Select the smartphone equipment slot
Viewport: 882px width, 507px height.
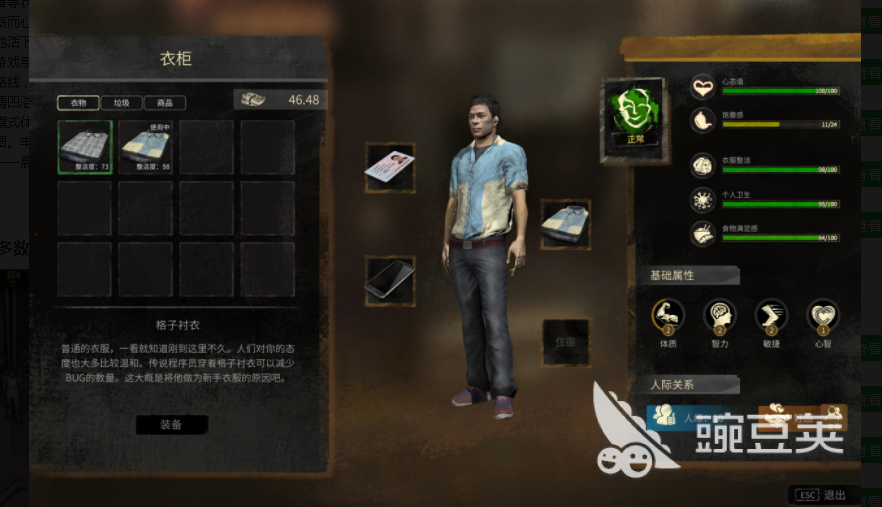click(x=389, y=278)
